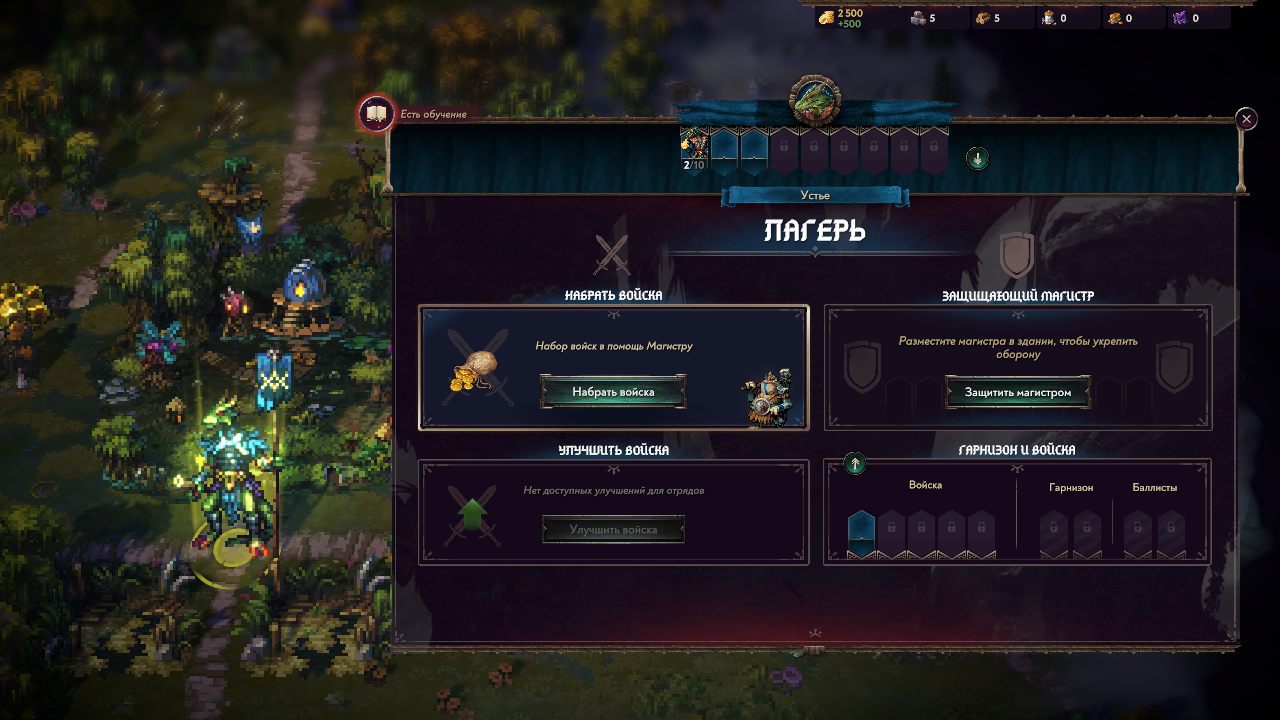The width and height of the screenshot is (1280, 720).
Task: Click the gold resource counter
Action: pyautogui.click(x=841, y=18)
